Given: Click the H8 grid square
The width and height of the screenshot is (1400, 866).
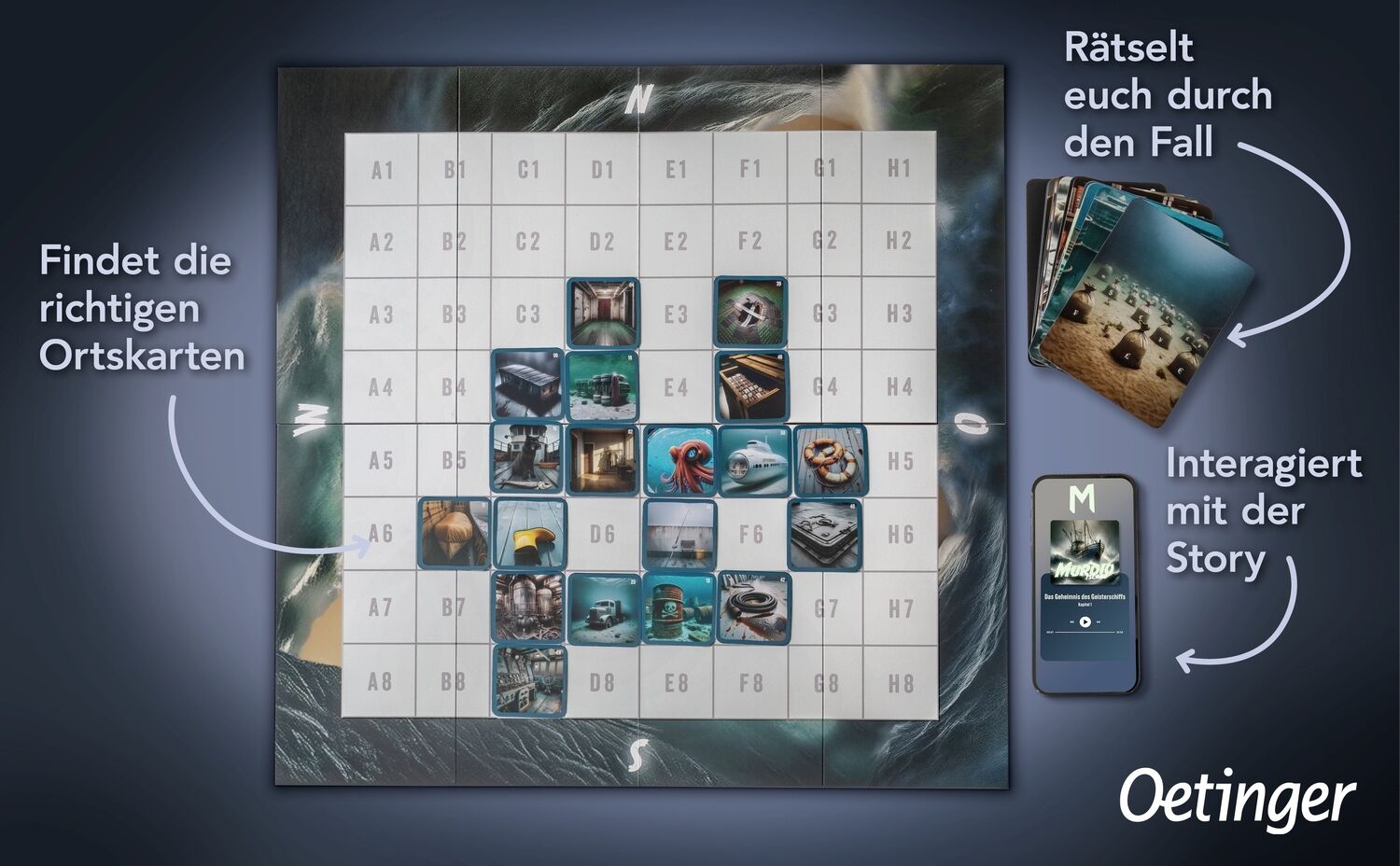Looking at the screenshot, I should [x=900, y=682].
